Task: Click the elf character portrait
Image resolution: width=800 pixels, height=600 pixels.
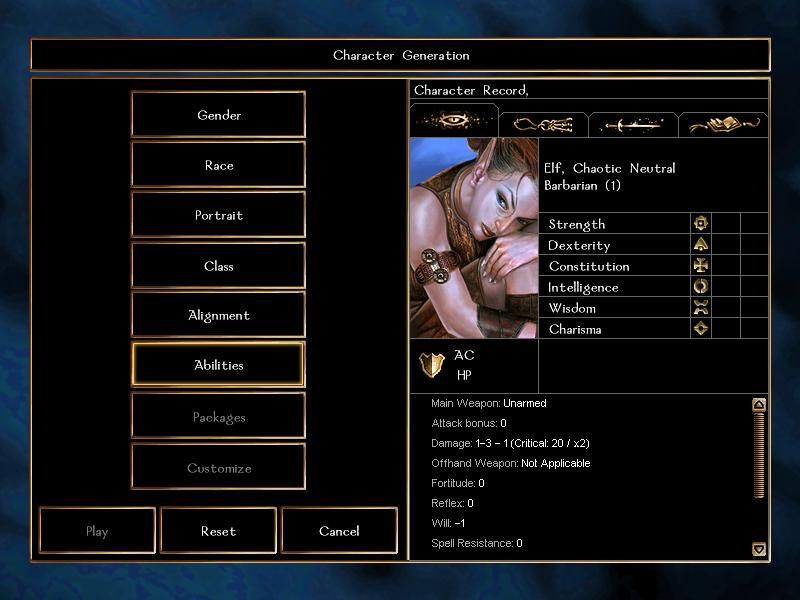Action: pyautogui.click(x=474, y=238)
